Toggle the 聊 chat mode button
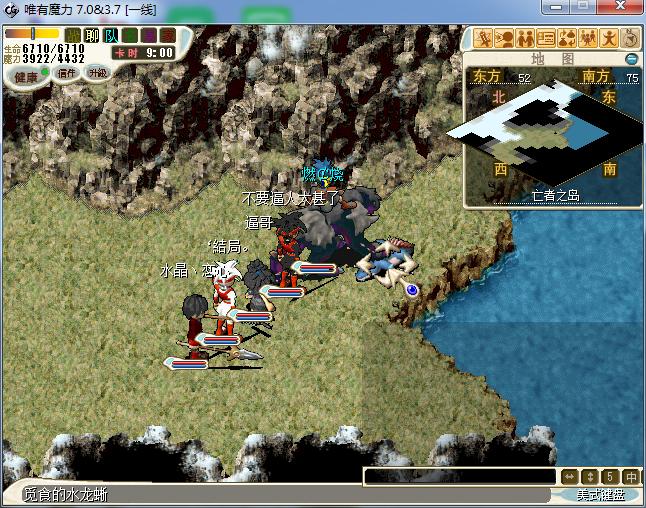Image resolution: width=646 pixels, height=508 pixels. [92, 36]
